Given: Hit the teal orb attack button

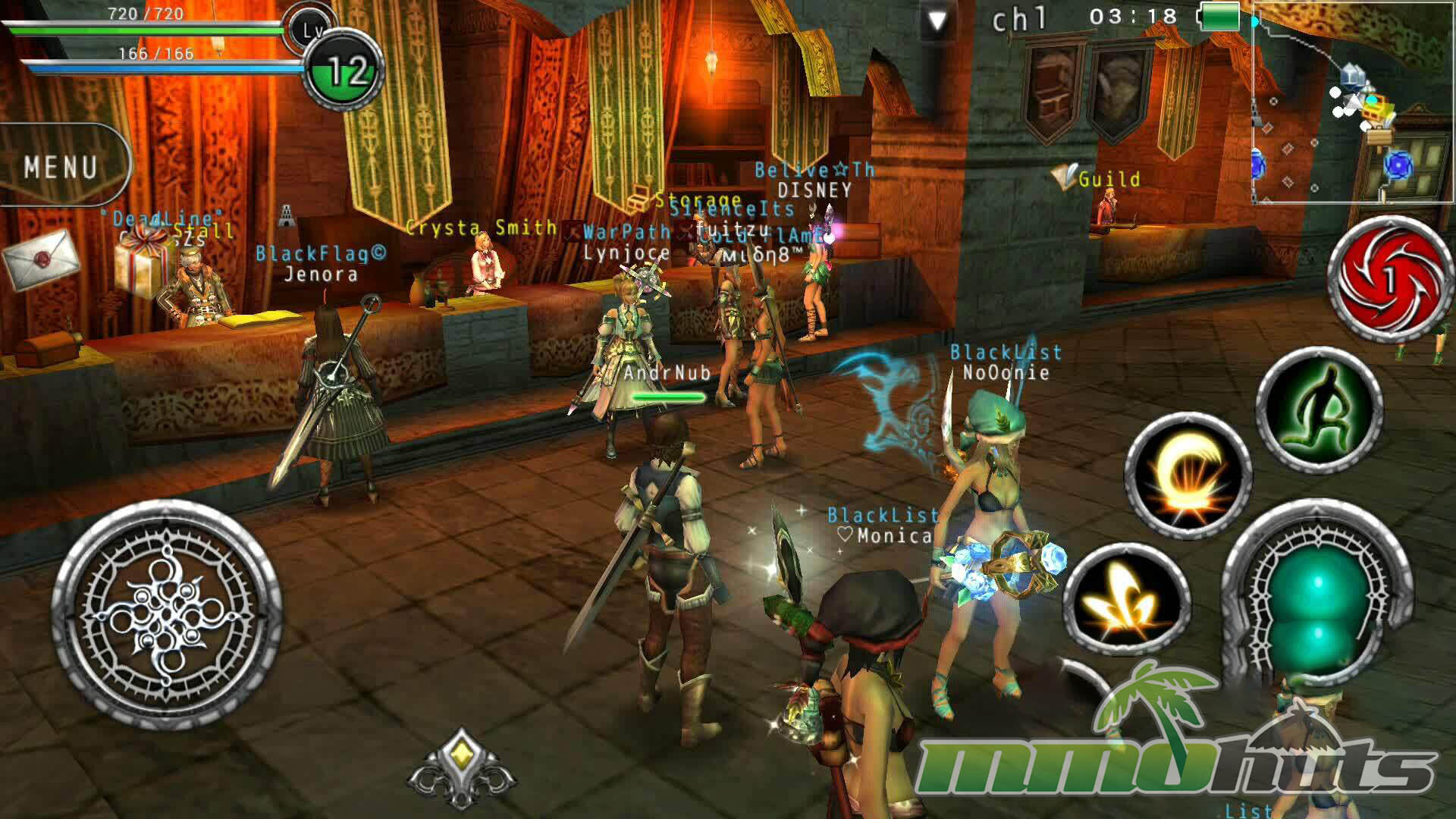Looking at the screenshot, I should pos(1317,599).
